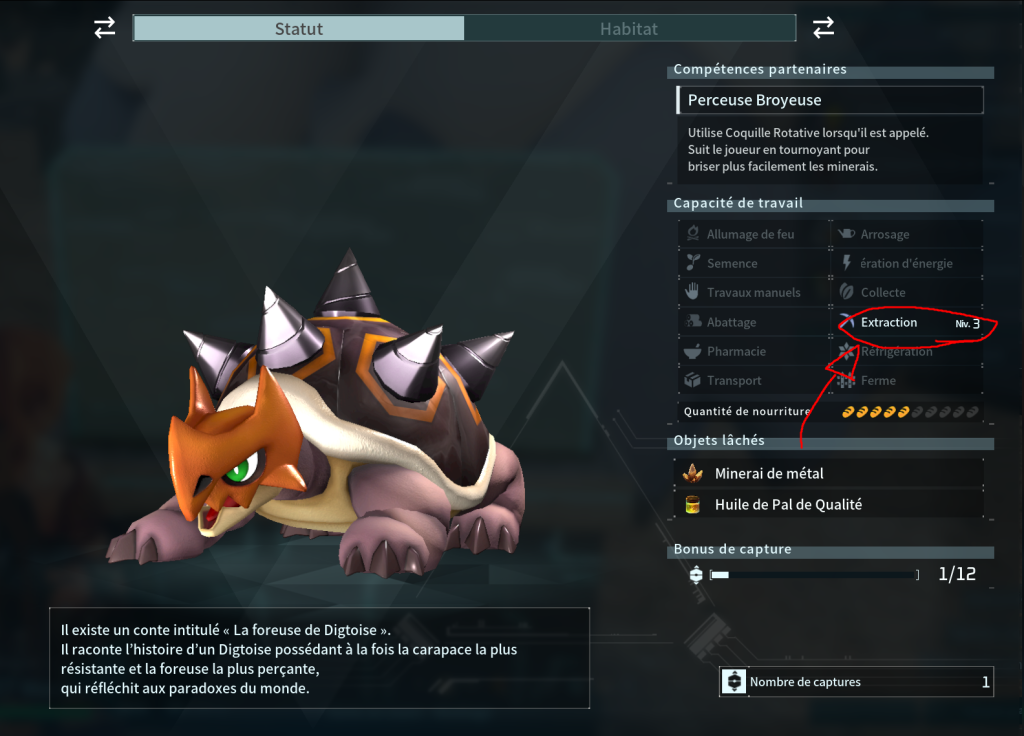Select the Perceuse Broyeuse partner skill
The height and width of the screenshot is (736, 1024).
pyautogui.click(x=829, y=100)
